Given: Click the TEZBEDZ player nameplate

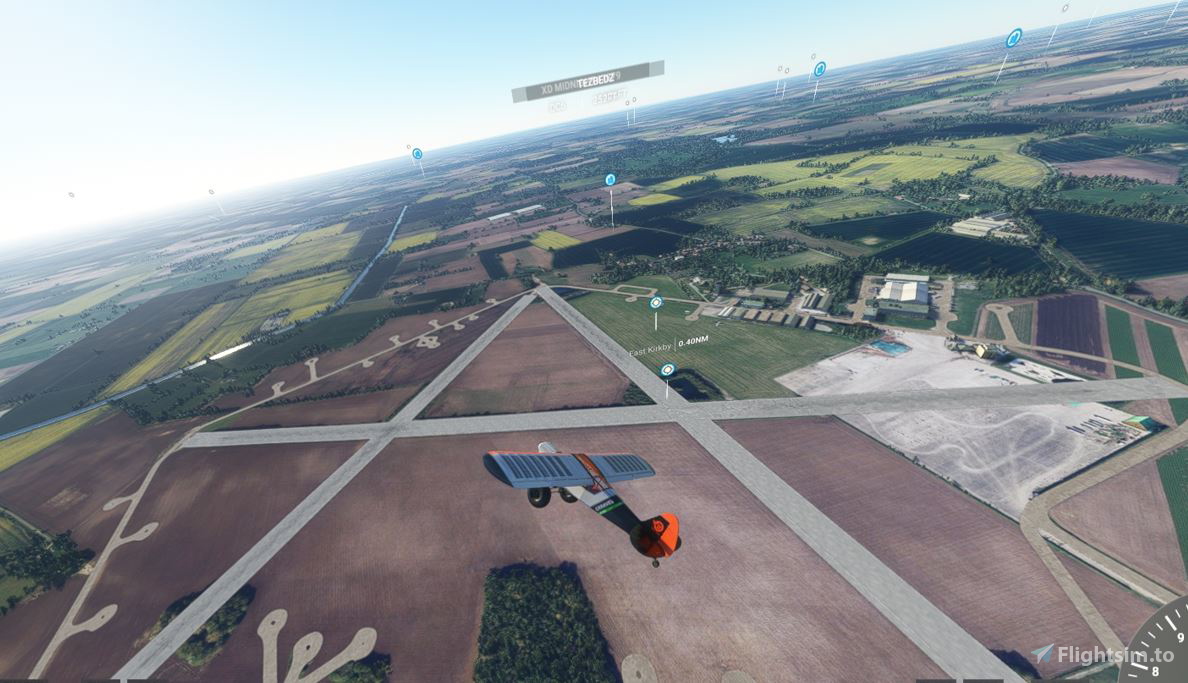Looking at the screenshot, I should [x=588, y=81].
